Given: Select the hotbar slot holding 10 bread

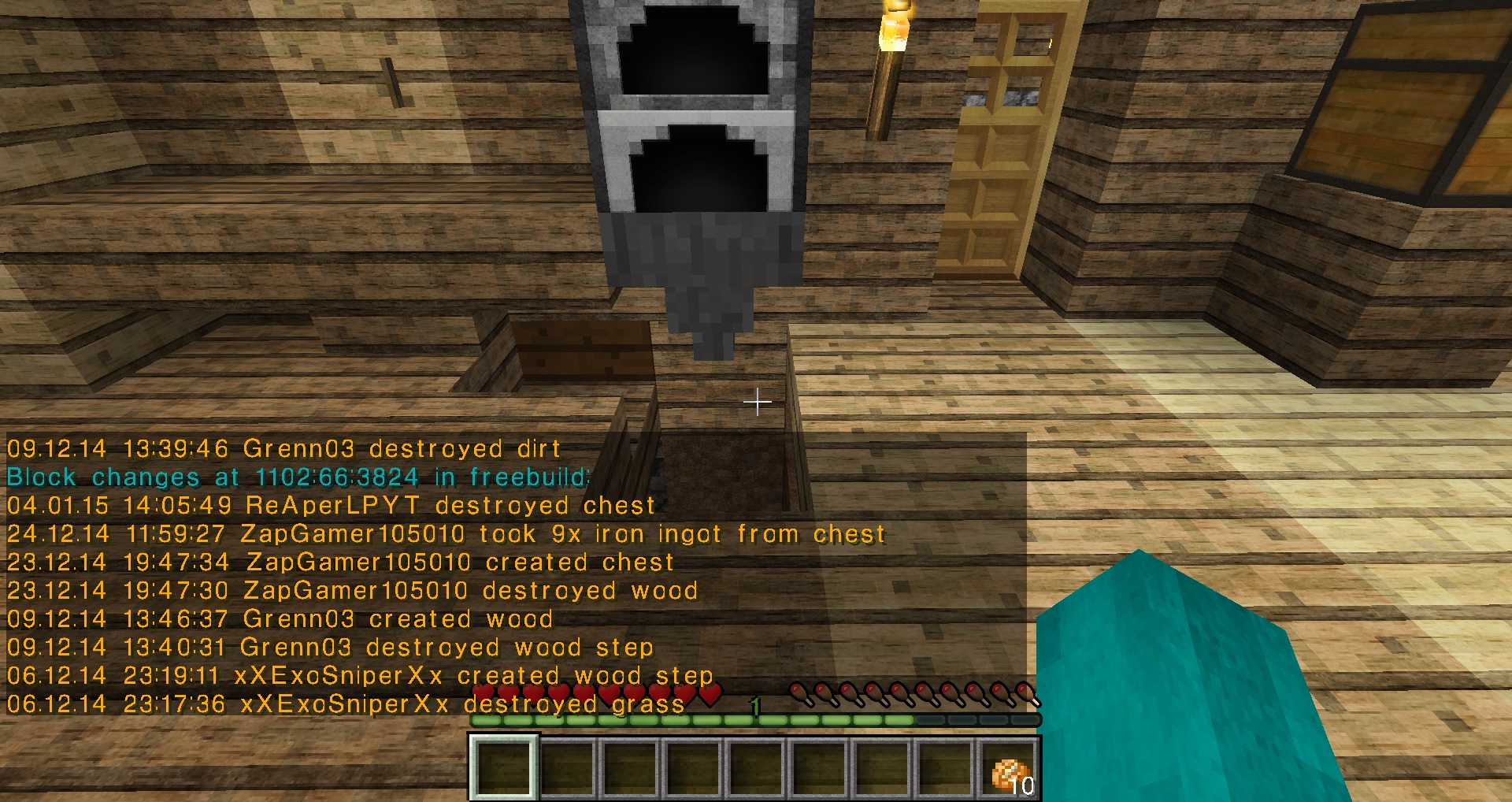Looking at the screenshot, I should pos(1010,769).
